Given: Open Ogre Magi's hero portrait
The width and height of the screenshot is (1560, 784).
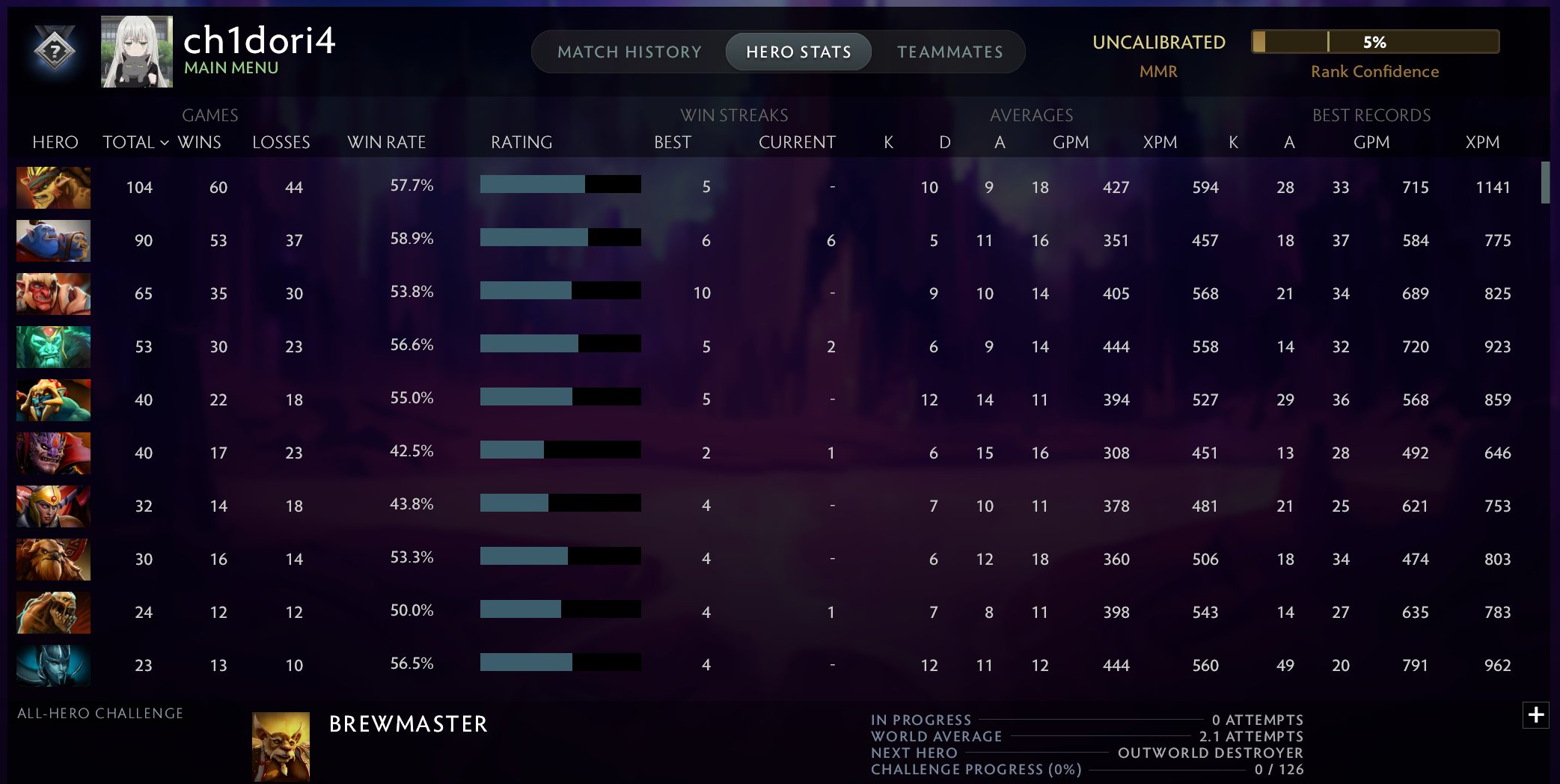Looking at the screenshot, I should [52, 241].
